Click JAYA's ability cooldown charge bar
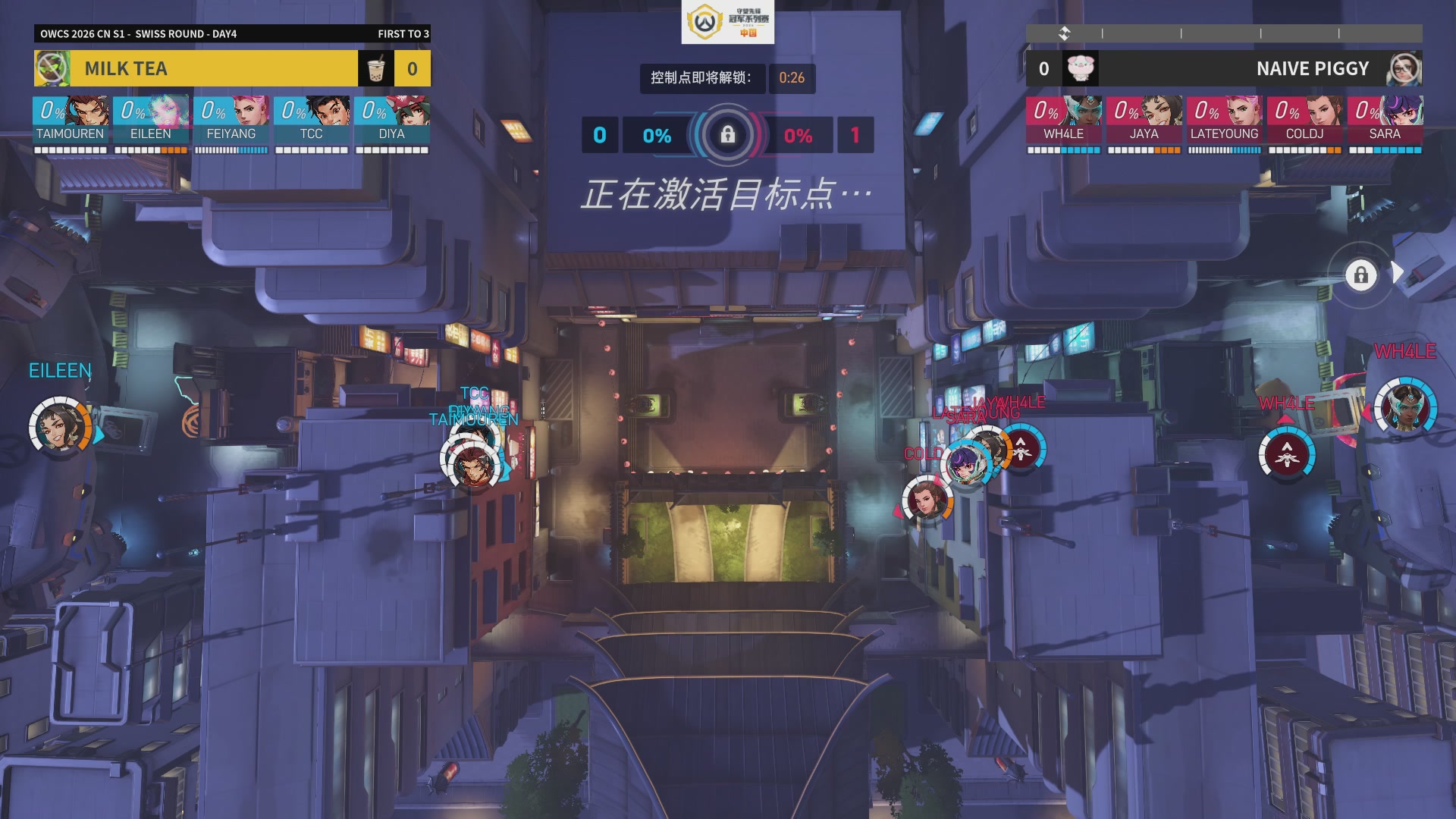 (1145, 149)
